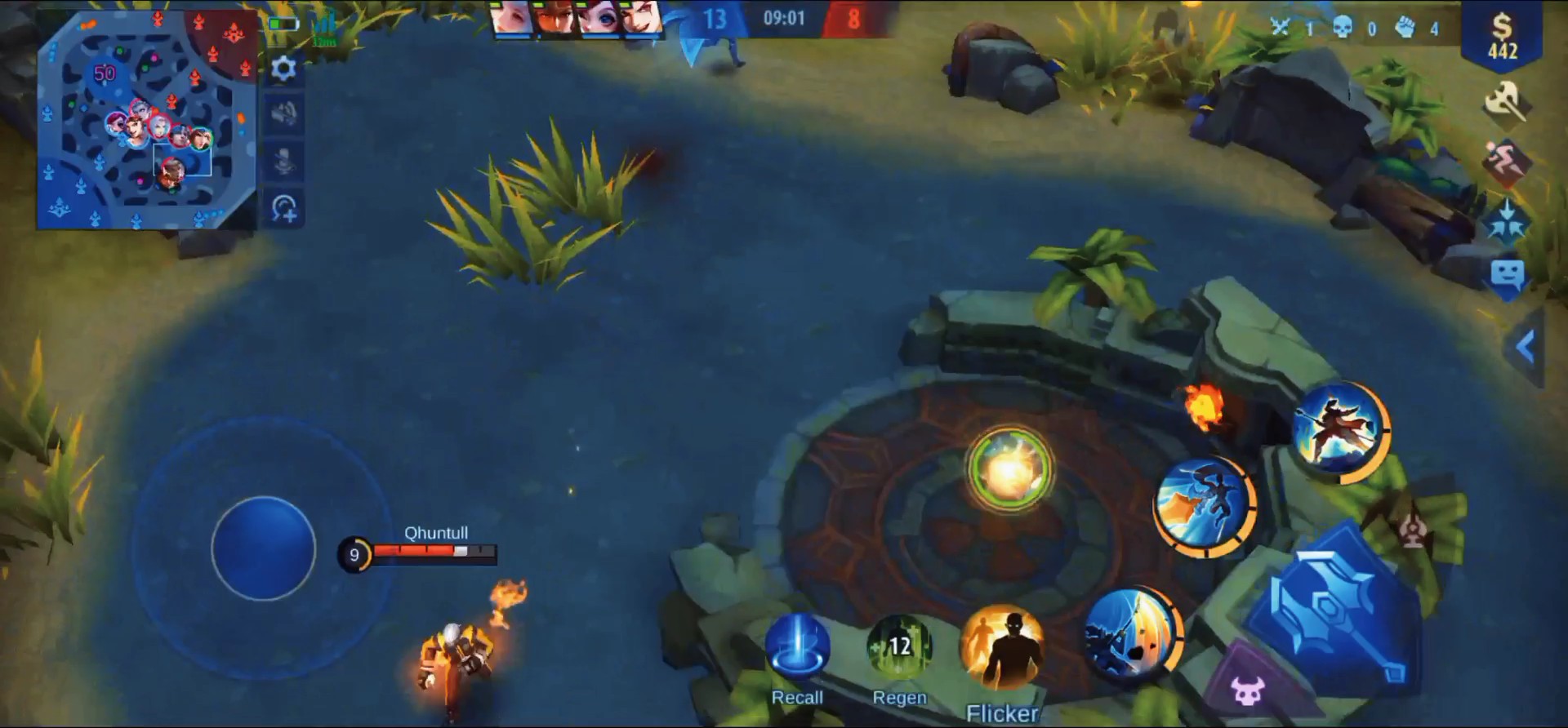Image resolution: width=1568 pixels, height=728 pixels.
Task: Toggle the speaker voice chat icon
Action: [283, 114]
